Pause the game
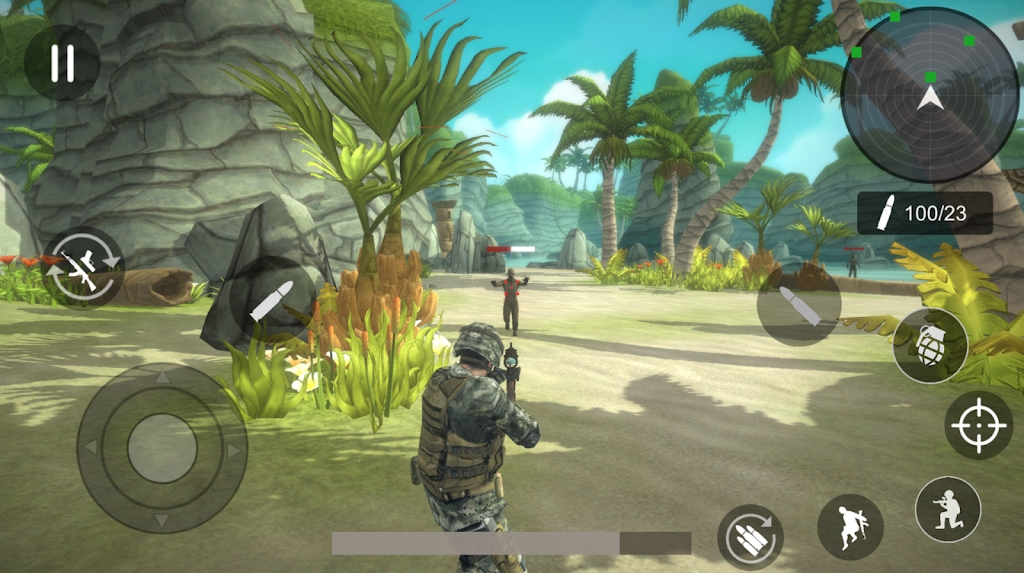Viewport: 1024px width, 573px height. tap(62, 62)
